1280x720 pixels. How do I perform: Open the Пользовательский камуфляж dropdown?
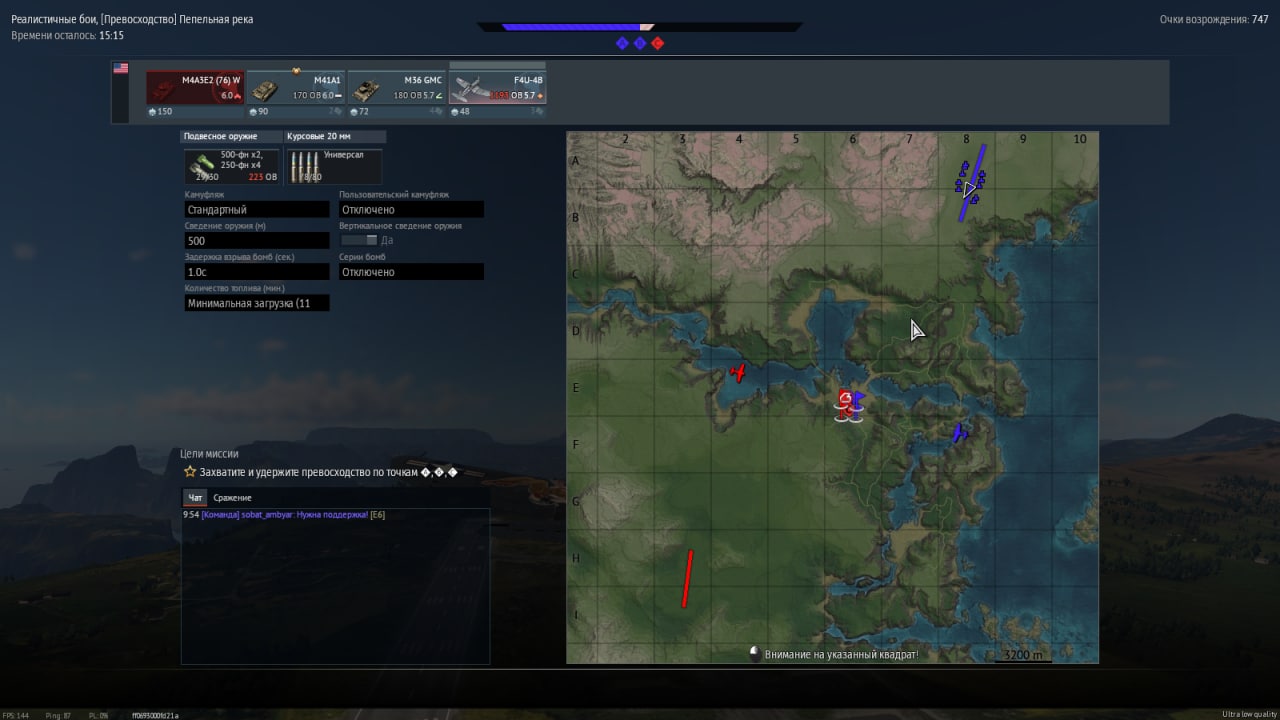[x=411, y=210]
